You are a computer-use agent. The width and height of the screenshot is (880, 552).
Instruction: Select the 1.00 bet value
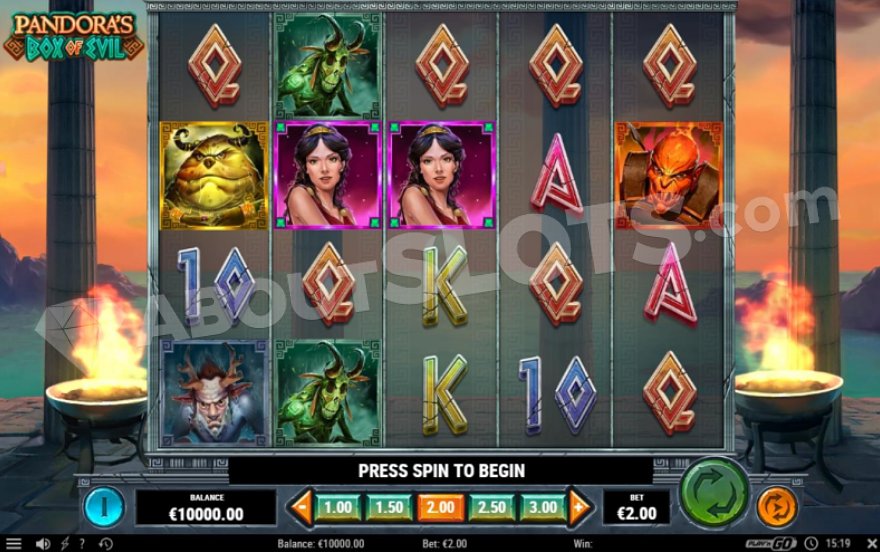click(x=338, y=507)
